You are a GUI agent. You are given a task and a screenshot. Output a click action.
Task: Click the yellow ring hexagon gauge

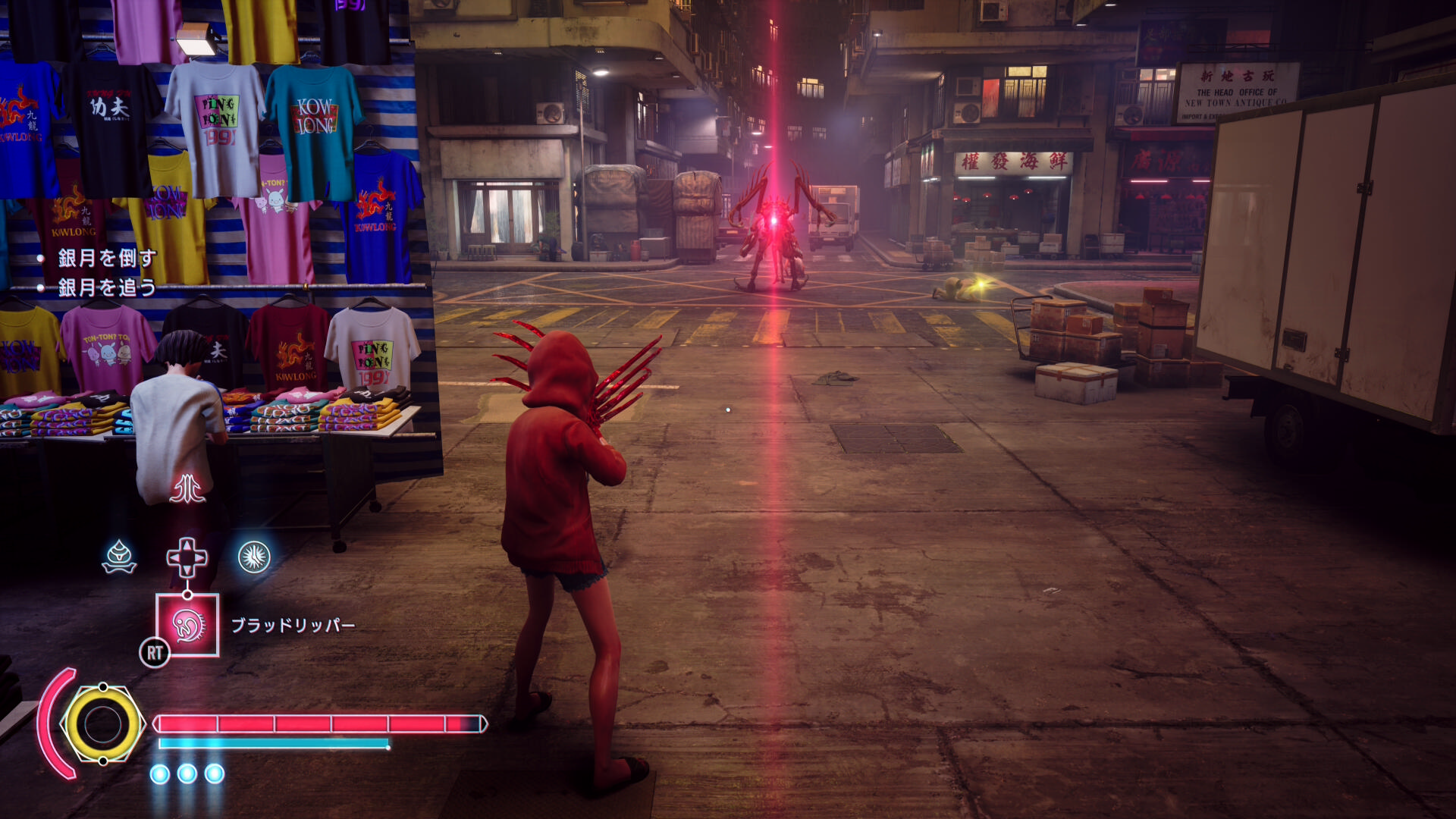[x=102, y=724]
